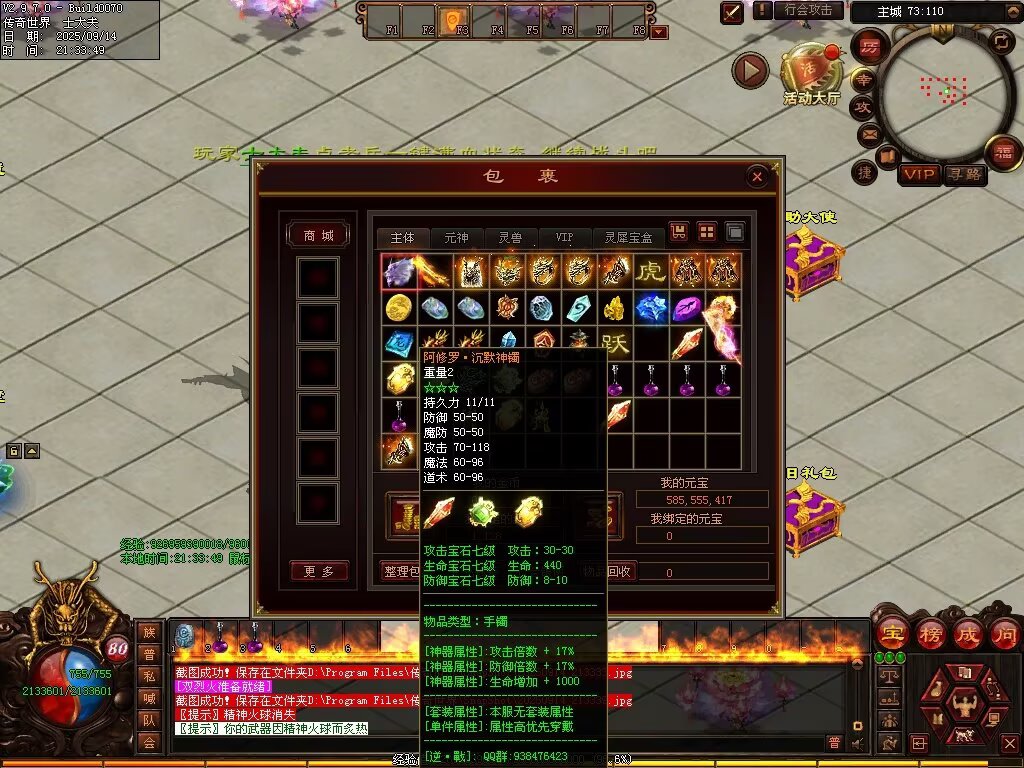Click the round play arrow button
The height and width of the screenshot is (768, 1024).
click(750, 70)
